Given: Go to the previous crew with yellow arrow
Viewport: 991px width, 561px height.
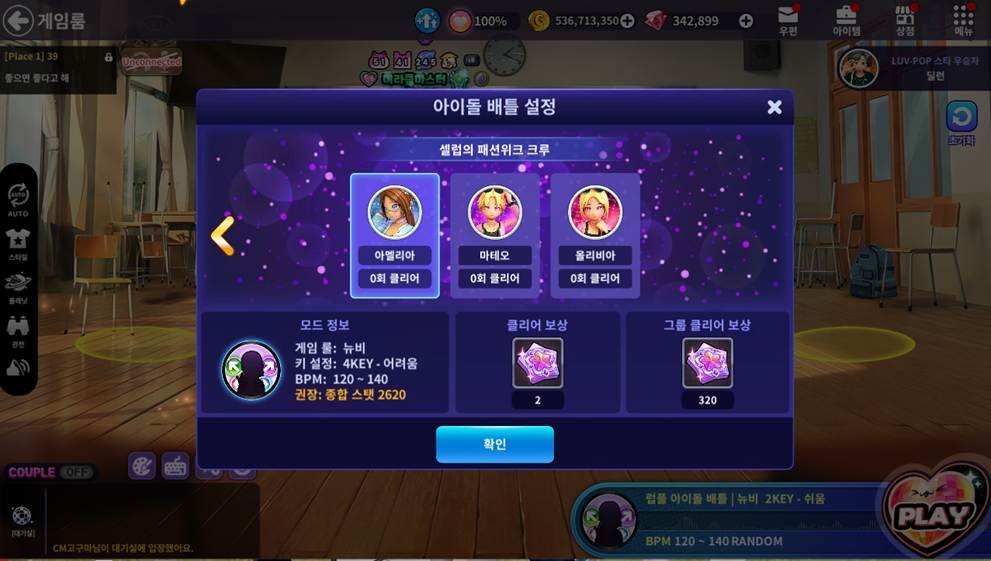Looking at the screenshot, I should pos(222,236).
